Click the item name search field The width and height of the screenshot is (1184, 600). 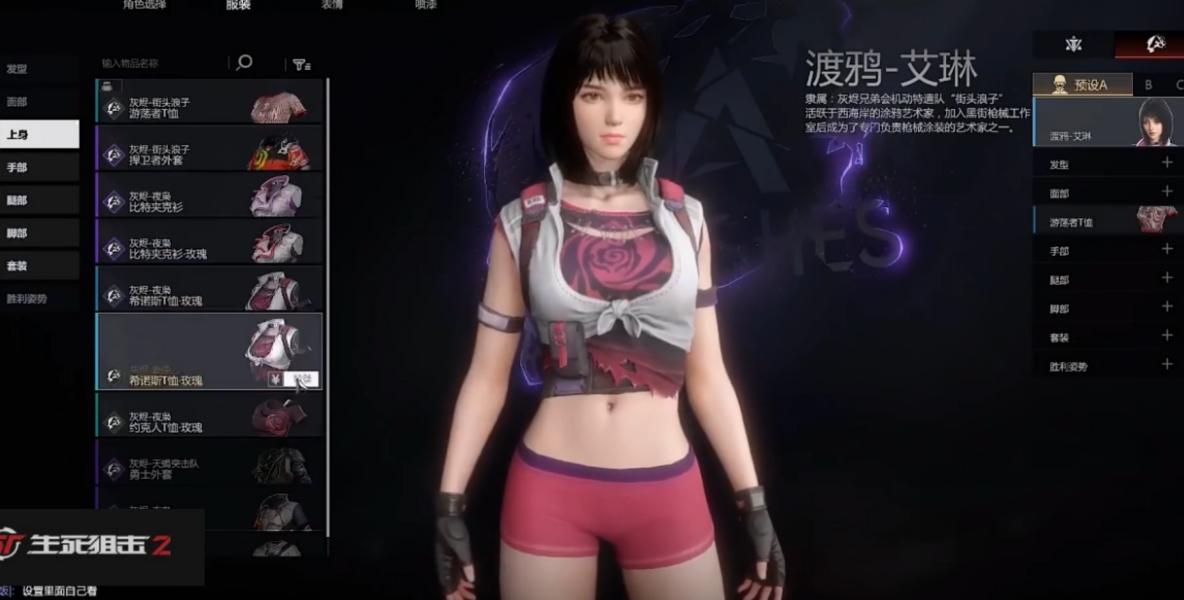click(160, 63)
